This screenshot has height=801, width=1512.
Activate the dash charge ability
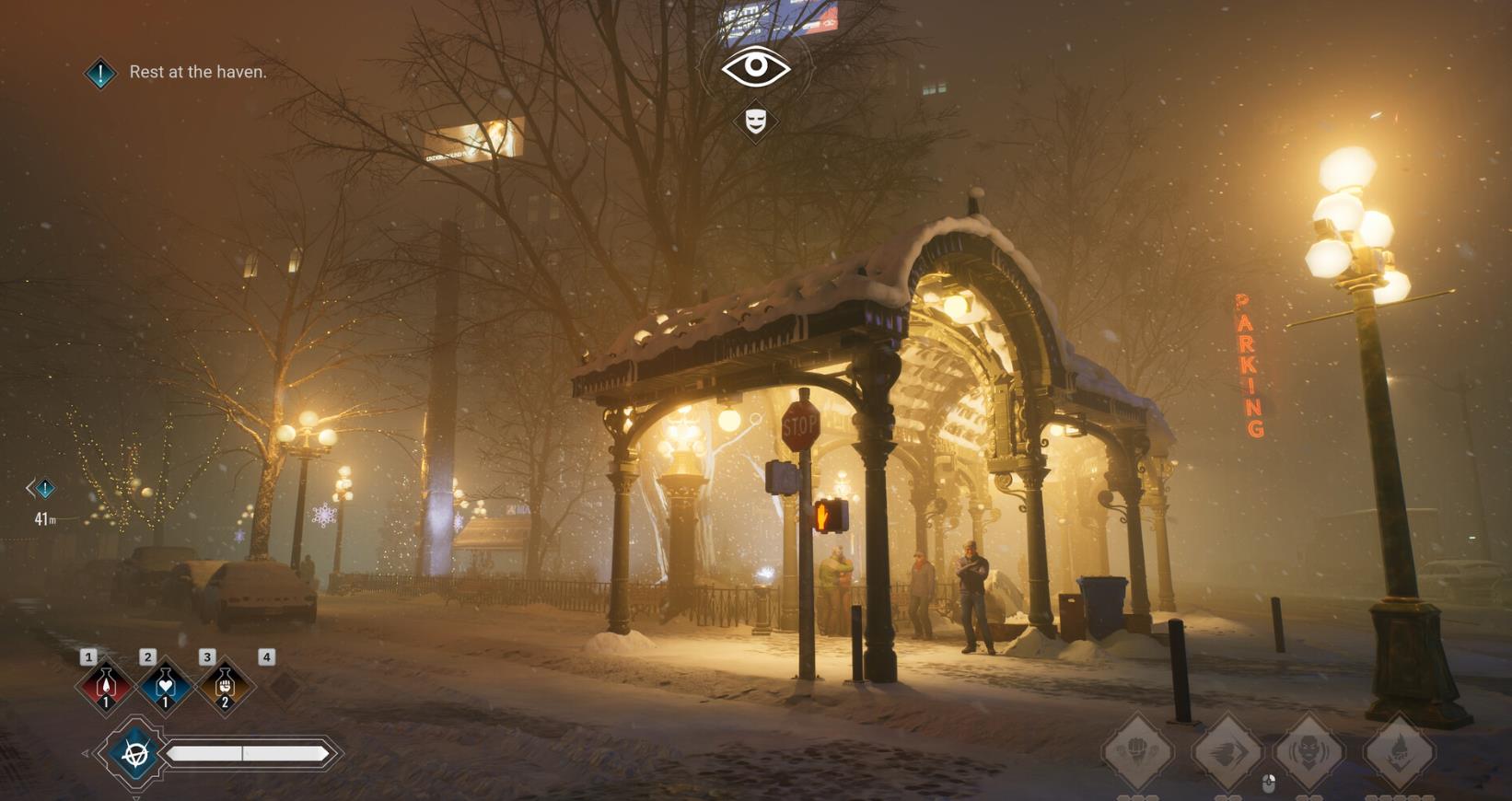(1227, 751)
